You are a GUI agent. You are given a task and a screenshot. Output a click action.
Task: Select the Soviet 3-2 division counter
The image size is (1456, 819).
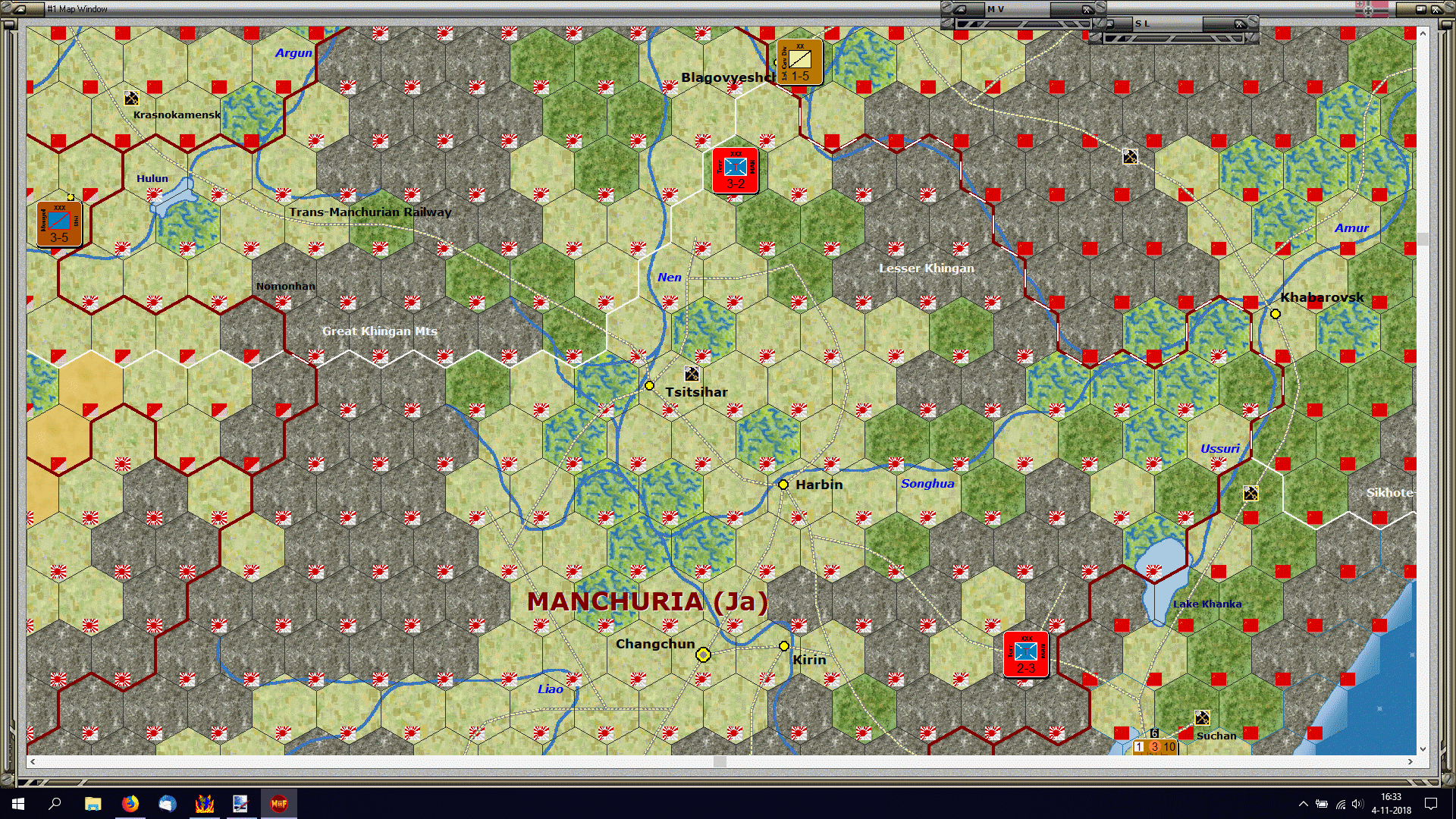733,169
